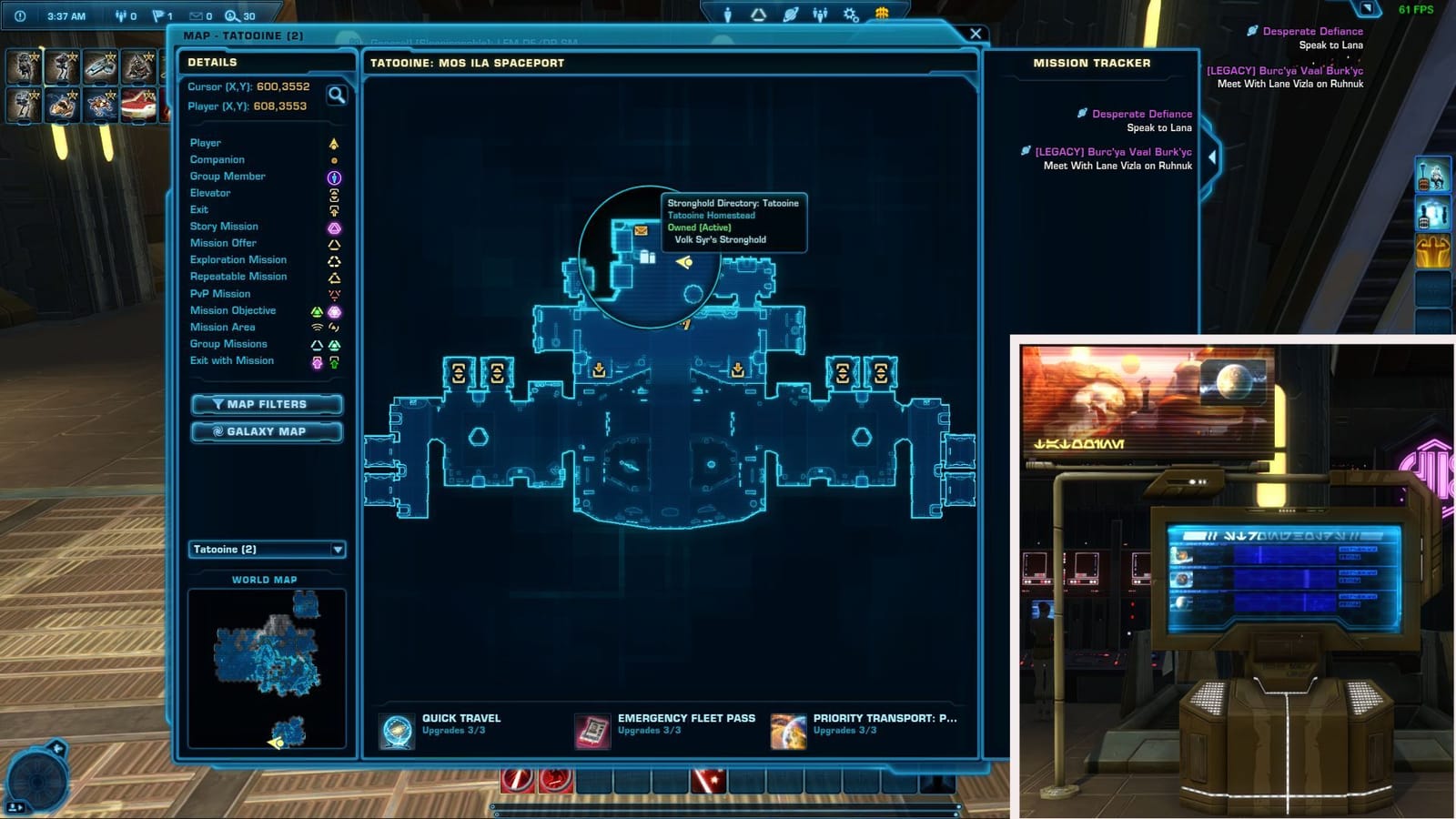Screen dimensions: 1456x819
Task: Select the Priority Transport icon
Action: [788, 728]
